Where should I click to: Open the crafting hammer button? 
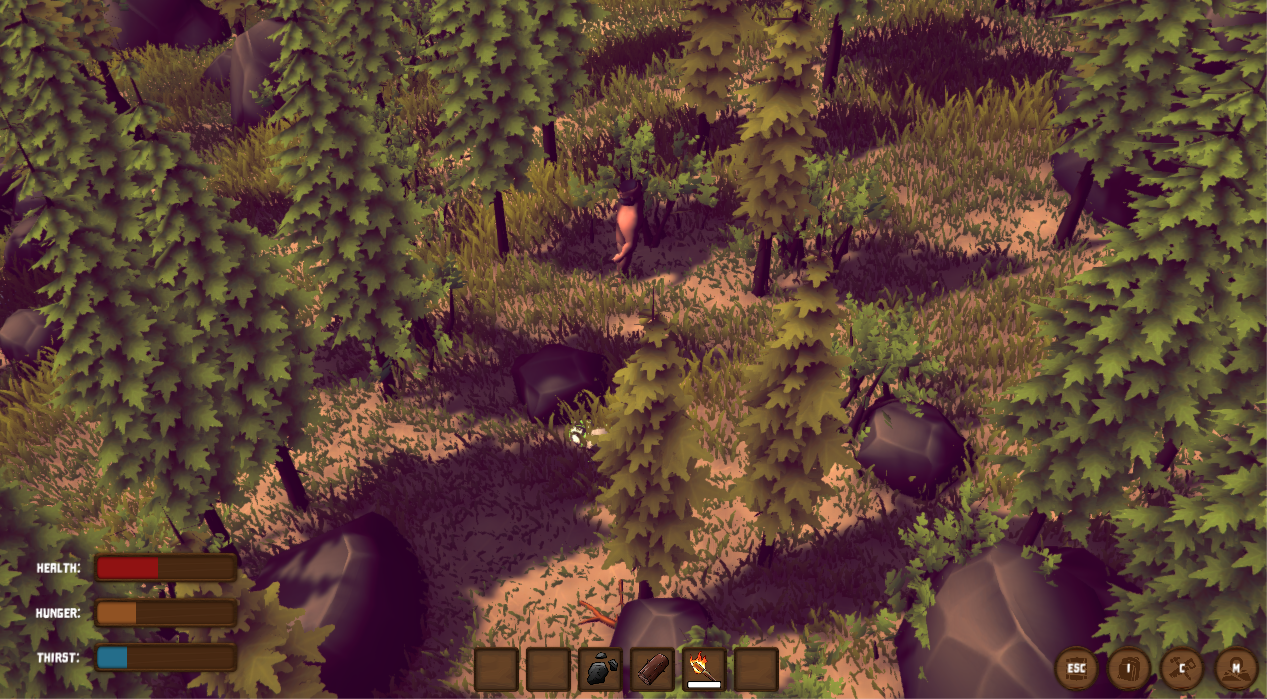coord(1182,668)
